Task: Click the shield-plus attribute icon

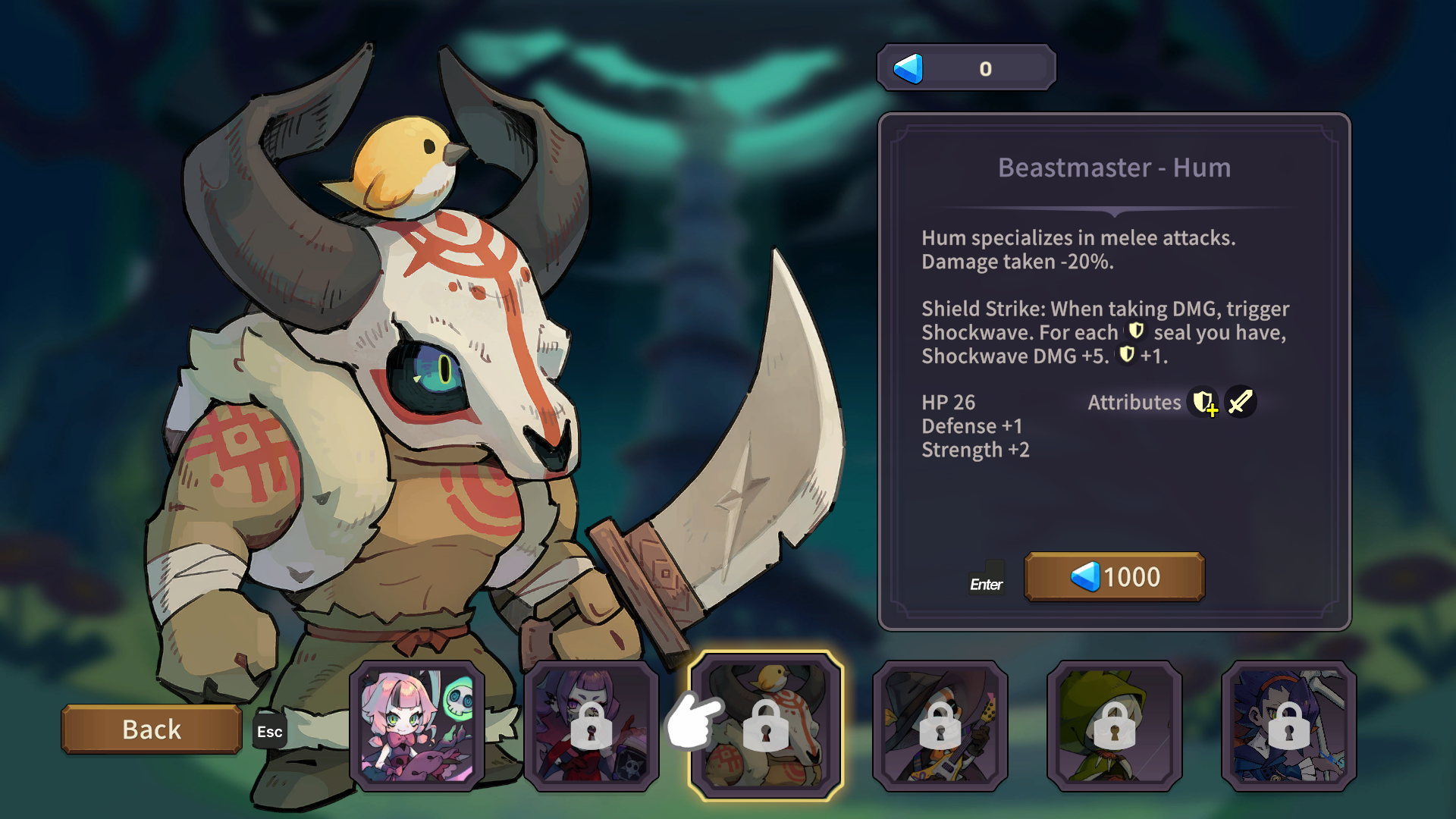Action: pos(1204,403)
